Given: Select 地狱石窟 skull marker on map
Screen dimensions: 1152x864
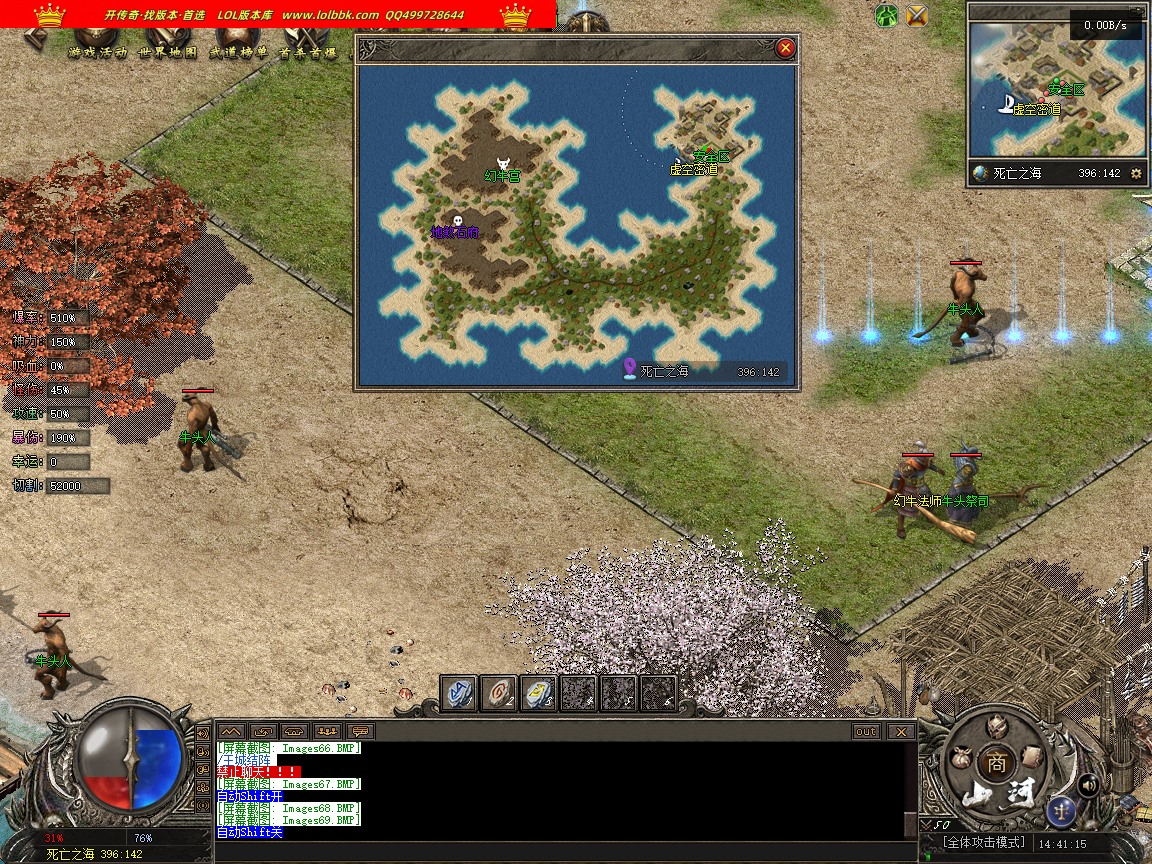Looking at the screenshot, I should click(458, 221).
